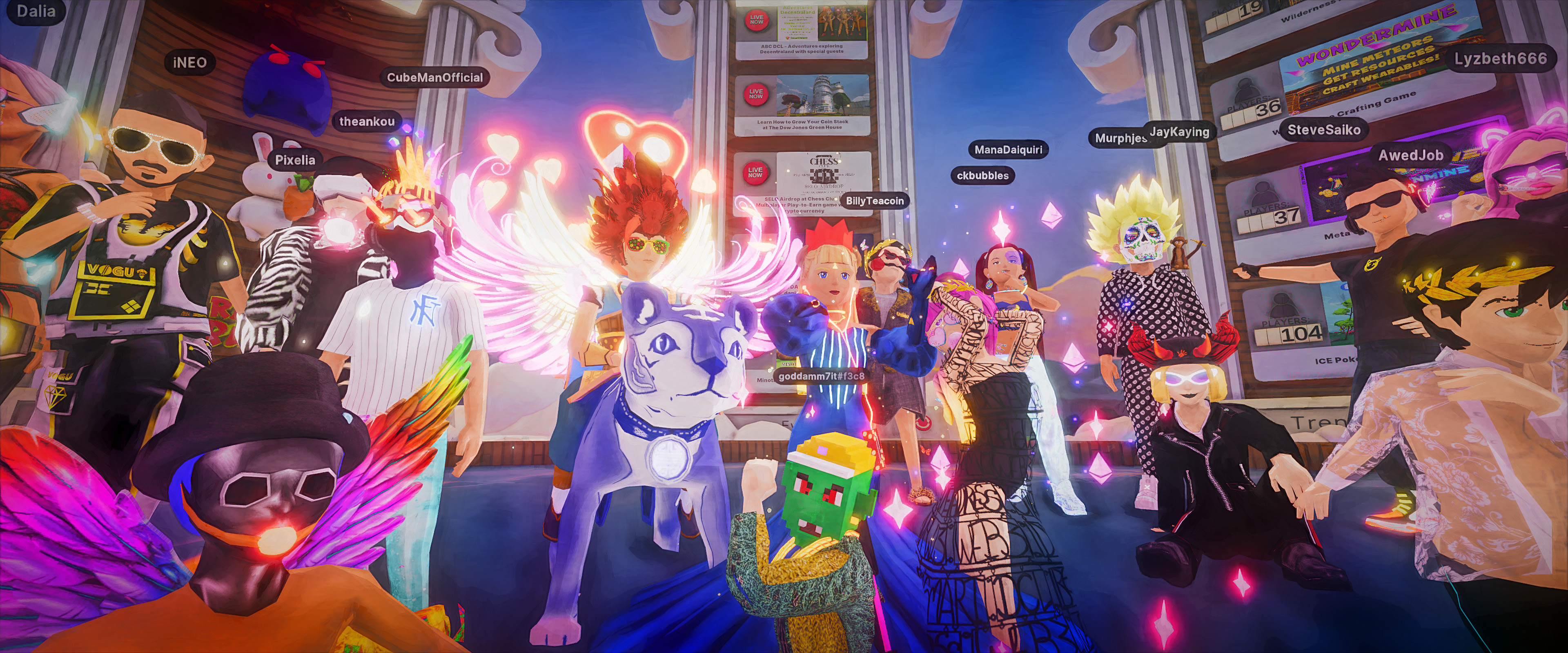Image resolution: width=1568 pixels, height=653 pixels.
Task: Select the ckbubbles name tag
Action: (x=982, y=176)
